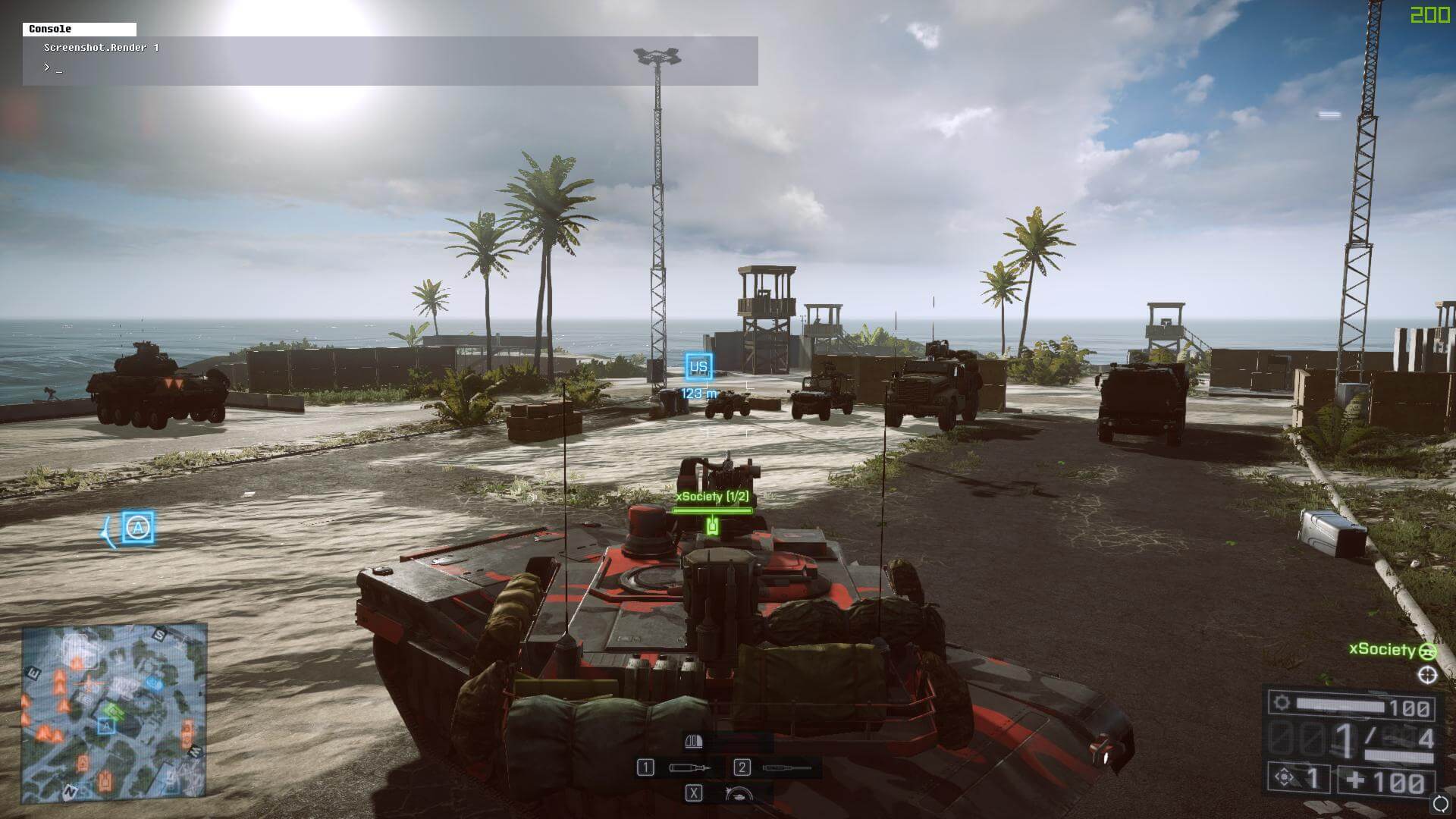1456x819 pixels.
Task: Click the circular refresh icon
Action: click(1440, 803)
